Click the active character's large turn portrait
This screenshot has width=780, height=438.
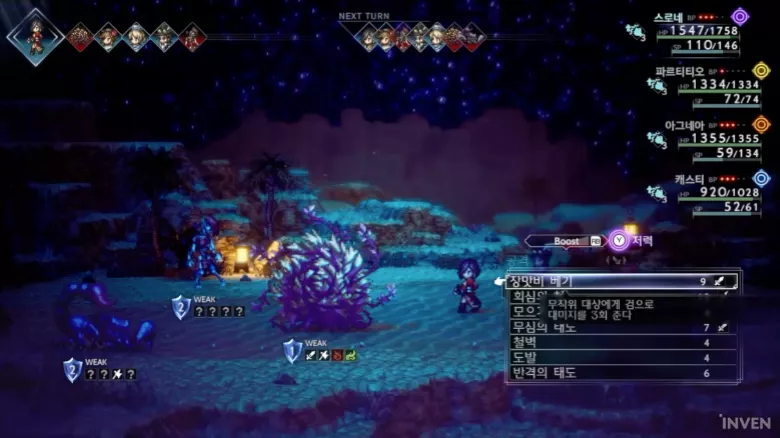click(x=36, y=36)
